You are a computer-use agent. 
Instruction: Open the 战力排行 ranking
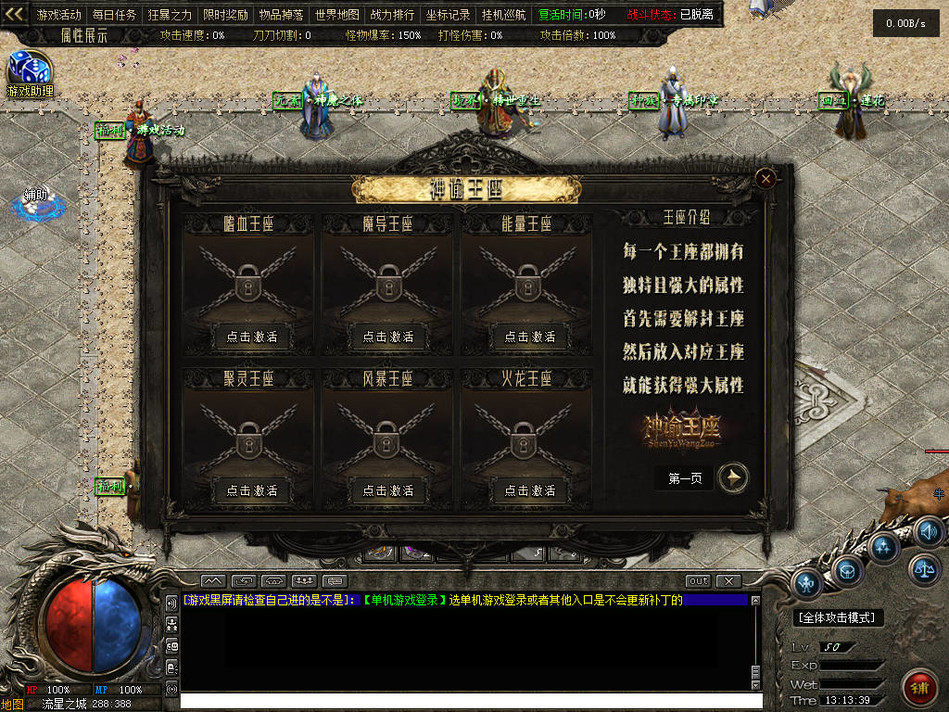coord(392,15)
